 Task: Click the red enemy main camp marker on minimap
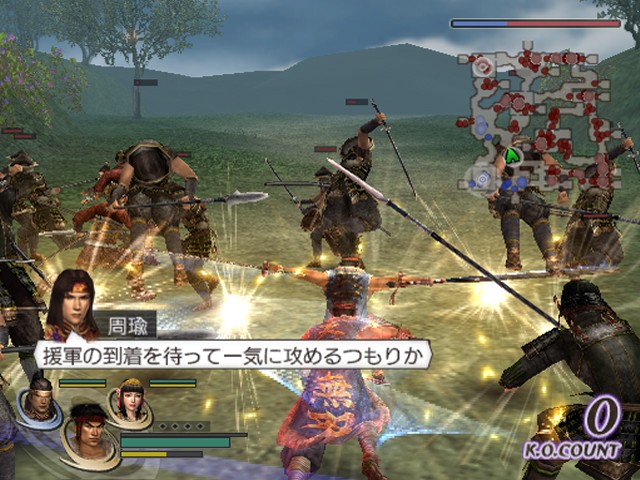(482, 66)
